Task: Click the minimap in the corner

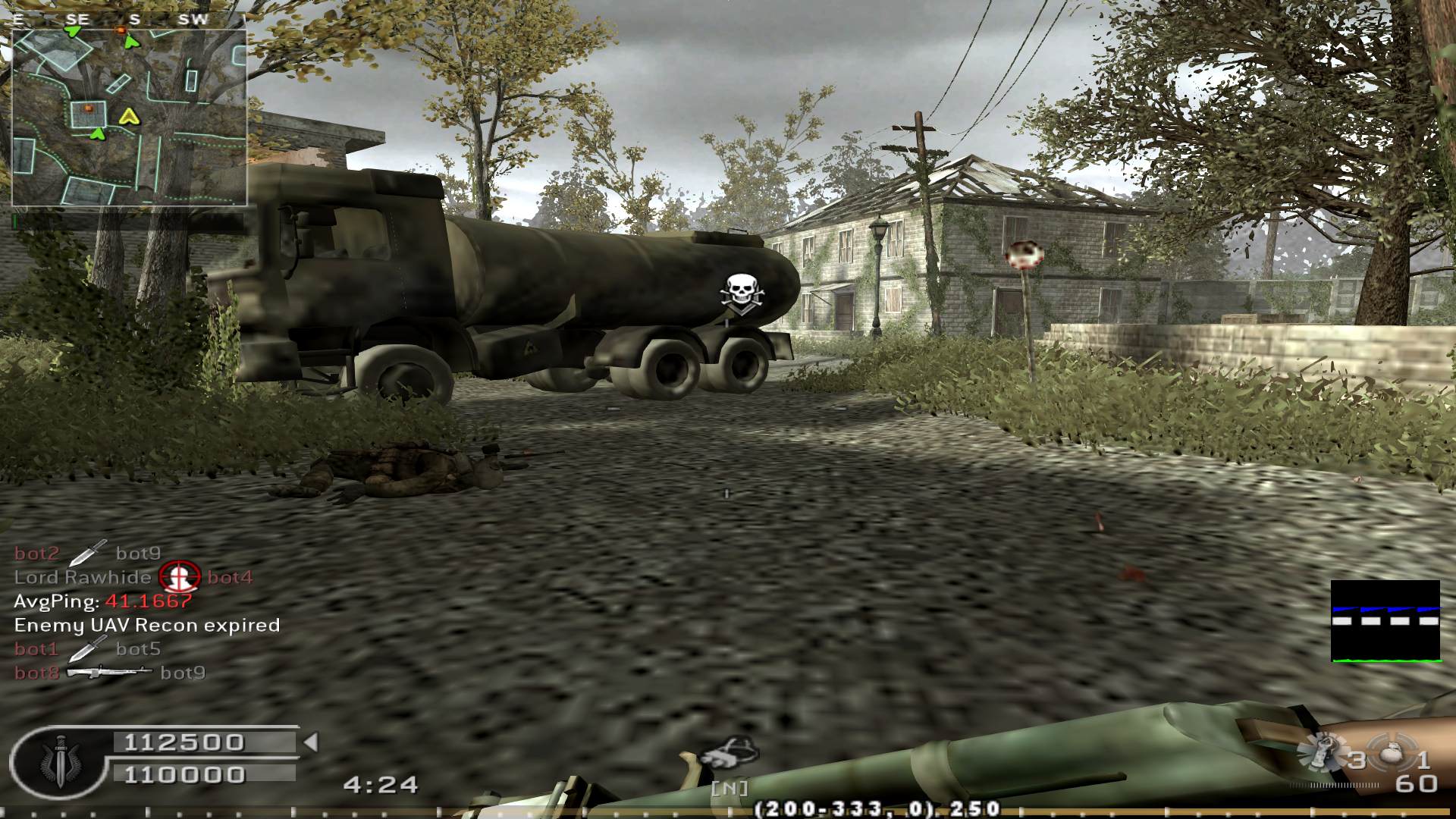Action: (129, 118)
